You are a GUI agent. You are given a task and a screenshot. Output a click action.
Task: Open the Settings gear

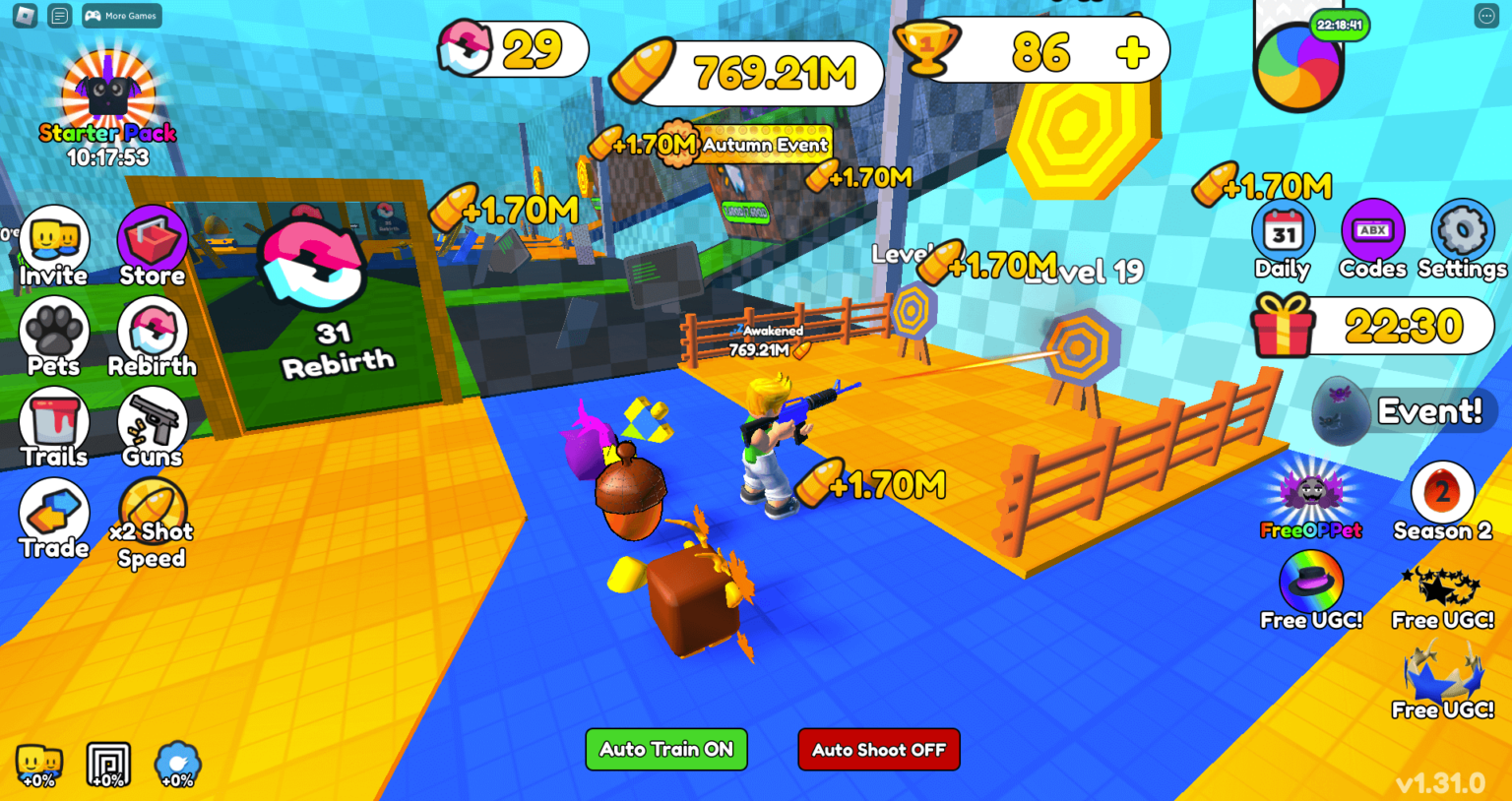point(1463,232)
